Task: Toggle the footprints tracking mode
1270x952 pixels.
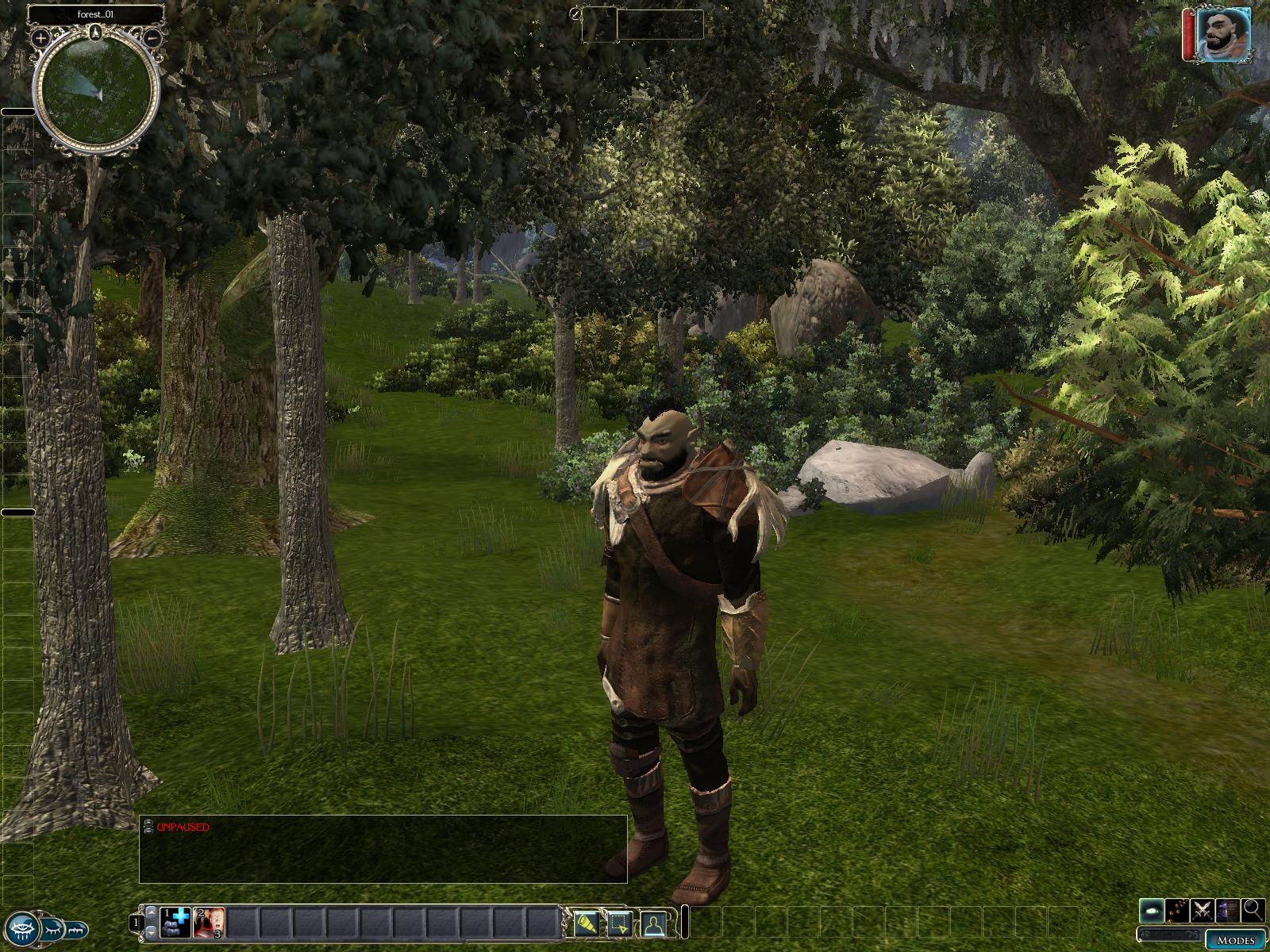Action: point(1178,910)
